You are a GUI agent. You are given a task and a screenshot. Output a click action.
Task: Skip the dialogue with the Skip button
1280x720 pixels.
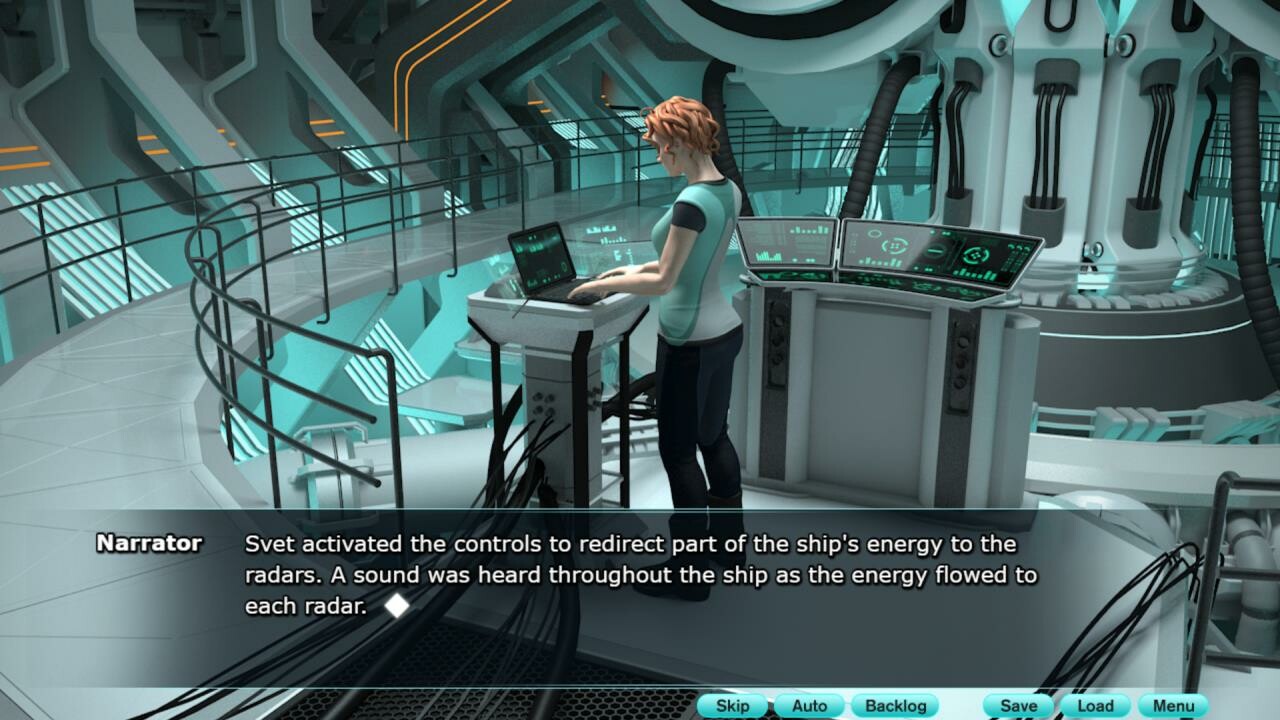click(732, 705)
